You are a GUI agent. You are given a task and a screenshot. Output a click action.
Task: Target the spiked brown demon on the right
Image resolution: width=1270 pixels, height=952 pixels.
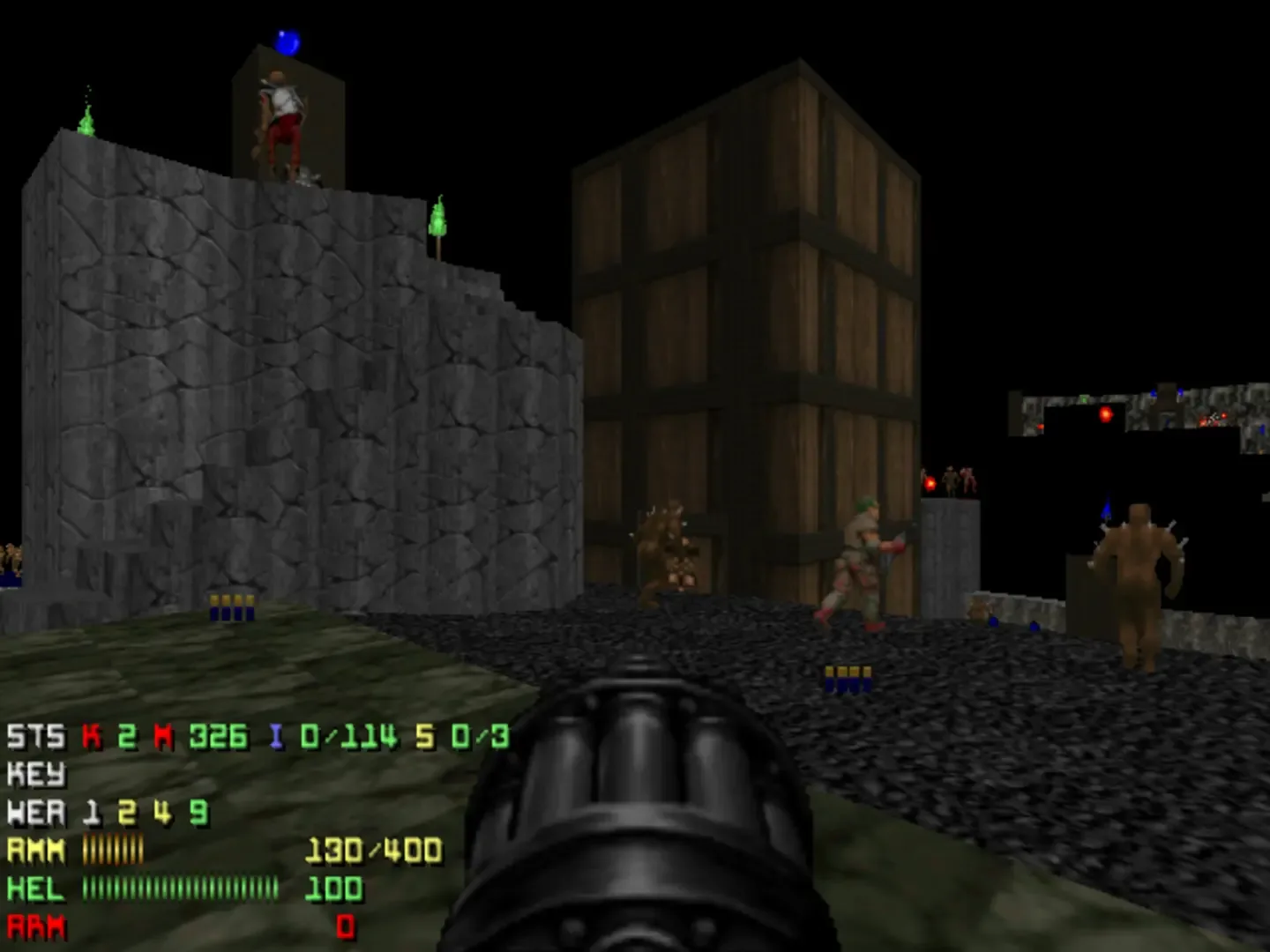[1142, 573]
